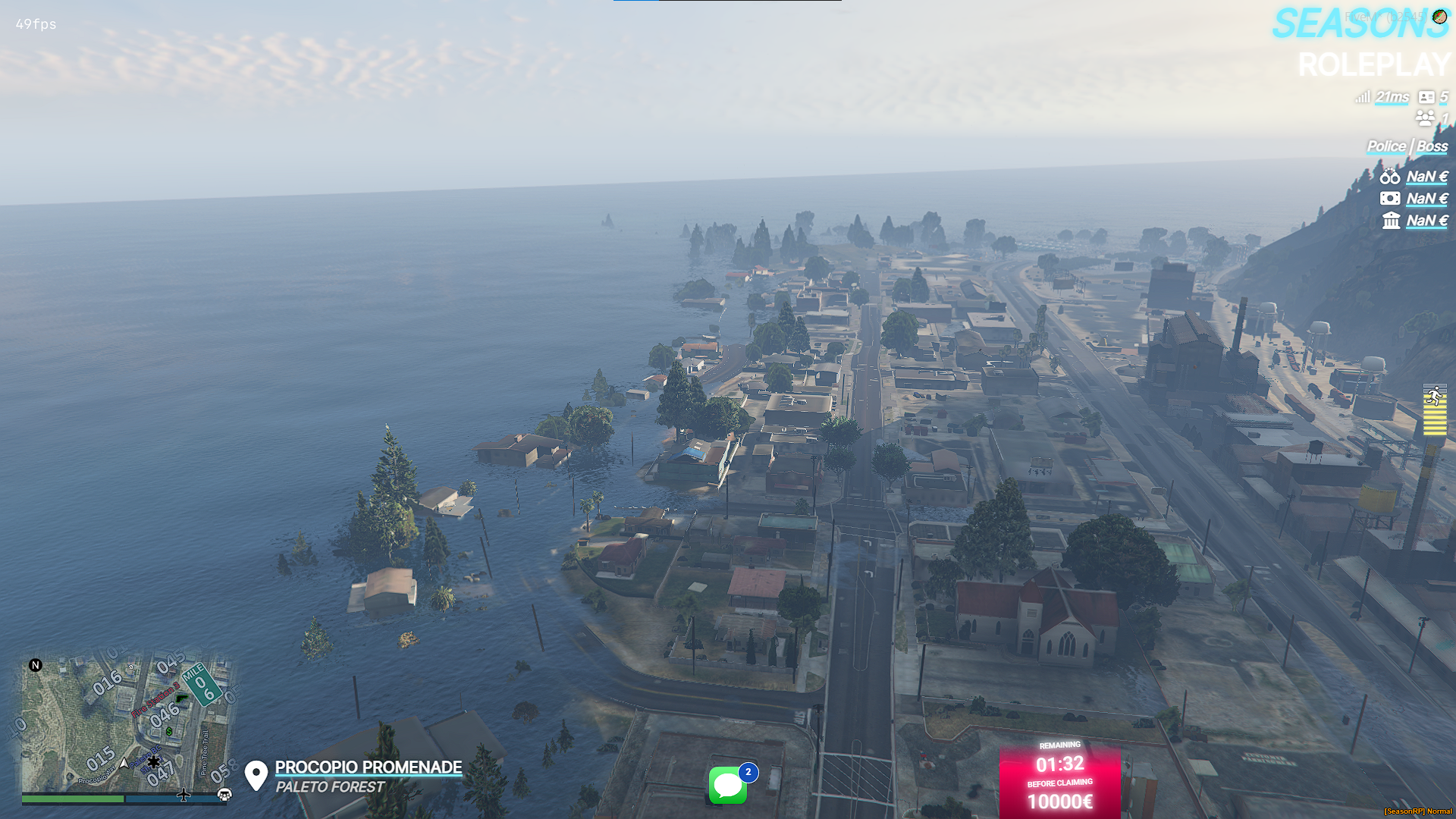
Task: Click the green health bar under the minimap
Action: point(72,799)
